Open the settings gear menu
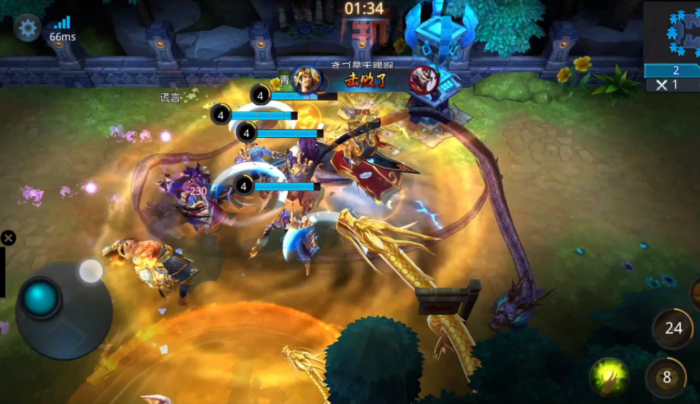Viewport: 700px width, 404px height. pyautogui.click(x=27, y=28)
